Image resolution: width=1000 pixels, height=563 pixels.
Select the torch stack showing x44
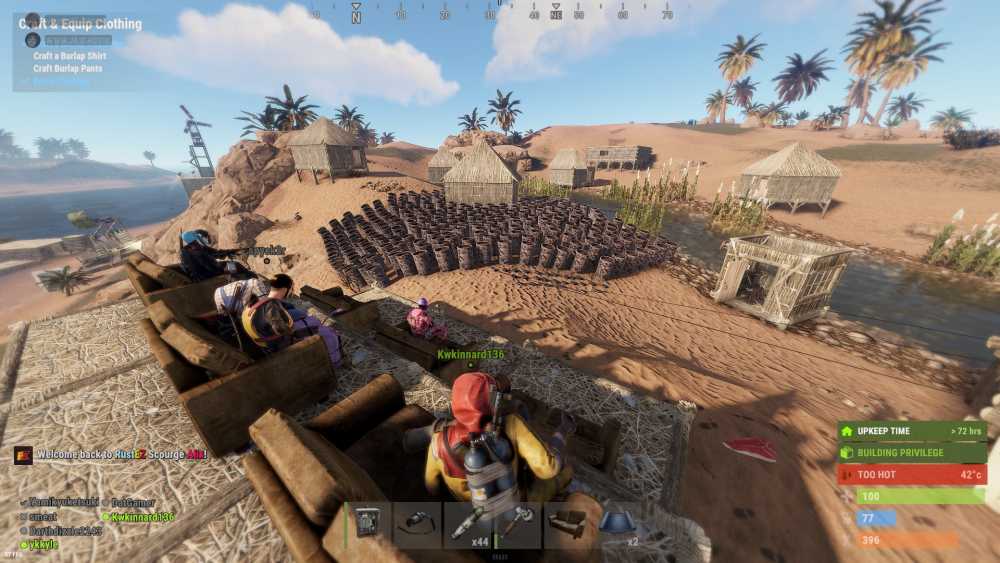[468, 525]
